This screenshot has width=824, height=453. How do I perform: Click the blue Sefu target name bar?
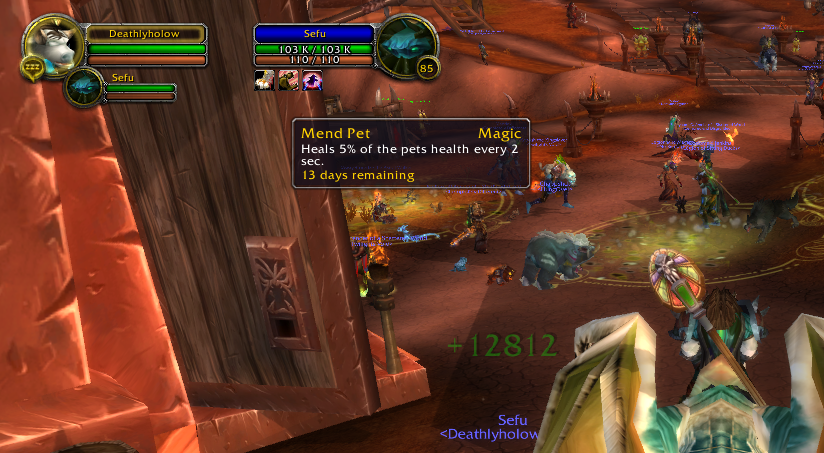[314, 33]
